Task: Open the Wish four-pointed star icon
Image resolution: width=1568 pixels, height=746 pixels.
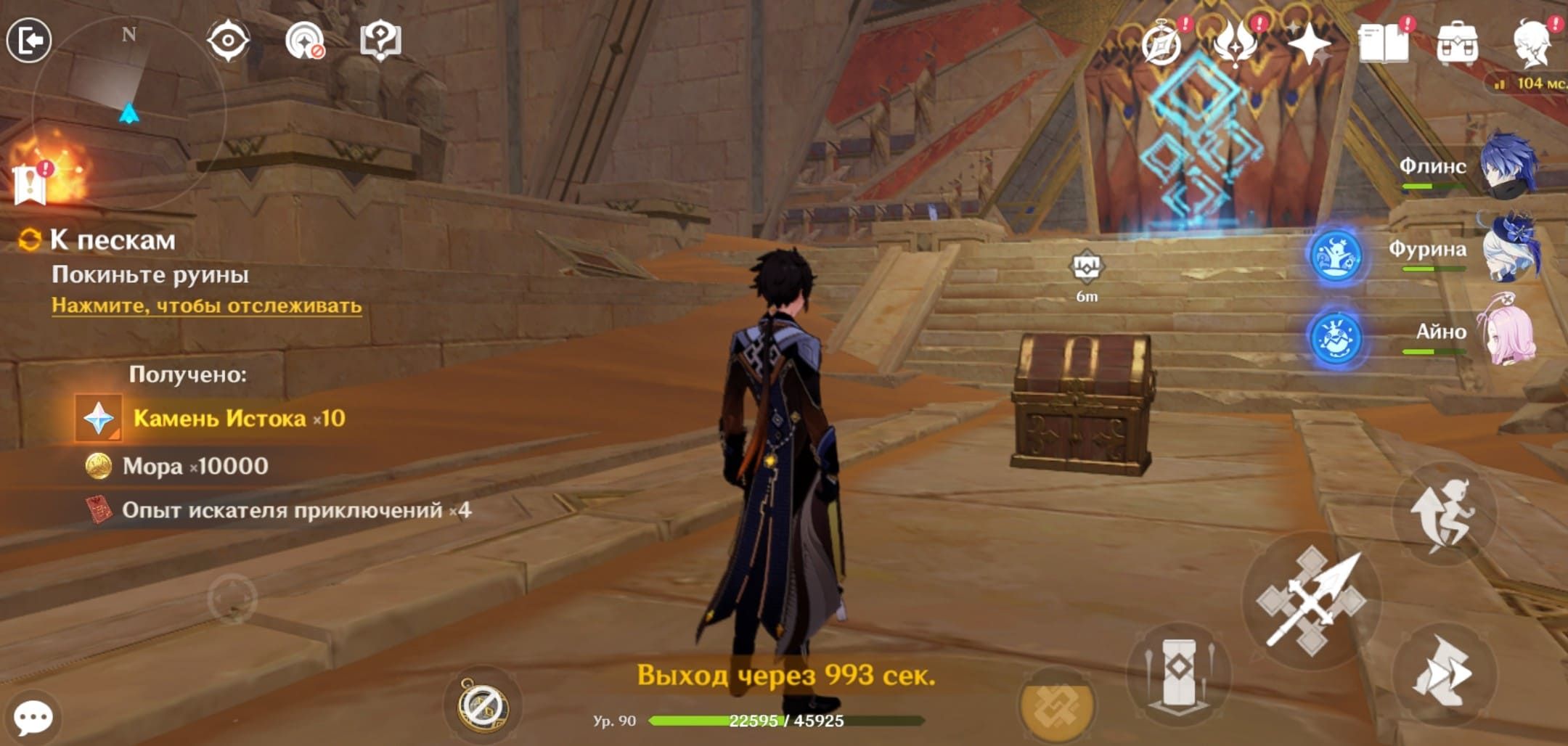Action: point(1308,45)
